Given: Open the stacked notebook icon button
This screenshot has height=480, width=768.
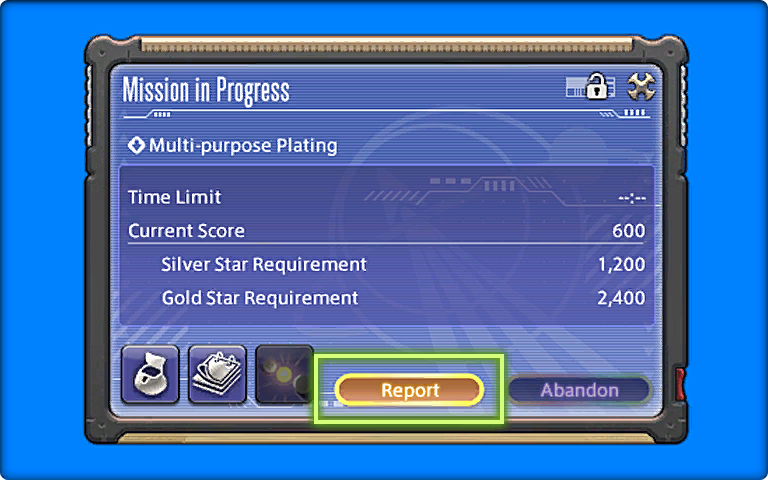Looking at the screenshot, I should [x=217, y=374].
